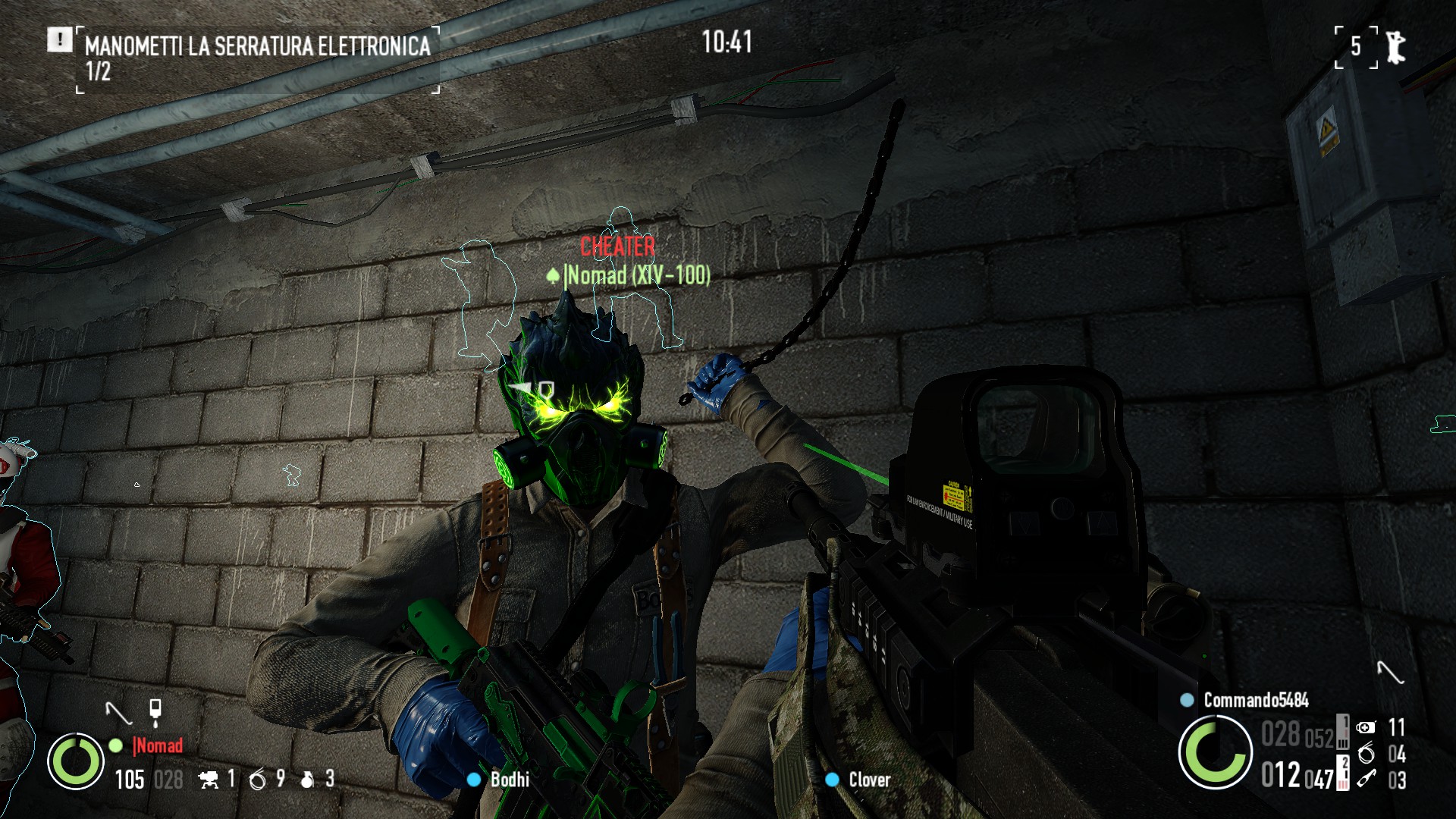Select Nomad's sentry gun deployable icon
This screenshot has height=819, width=1456.
pyautogui.click(x=209, y=779)
